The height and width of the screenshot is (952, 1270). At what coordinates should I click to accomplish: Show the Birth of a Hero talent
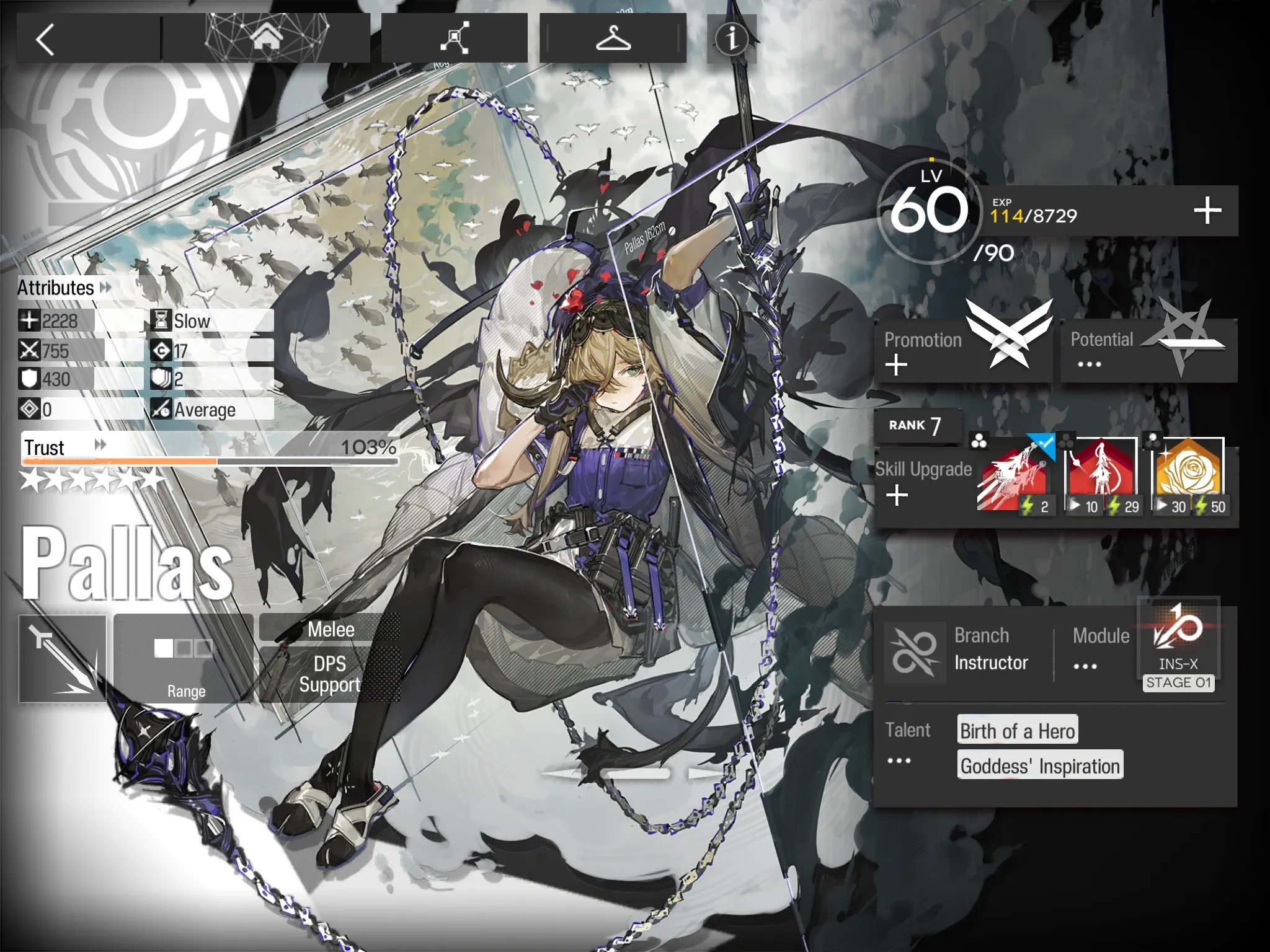[1017, 731]
